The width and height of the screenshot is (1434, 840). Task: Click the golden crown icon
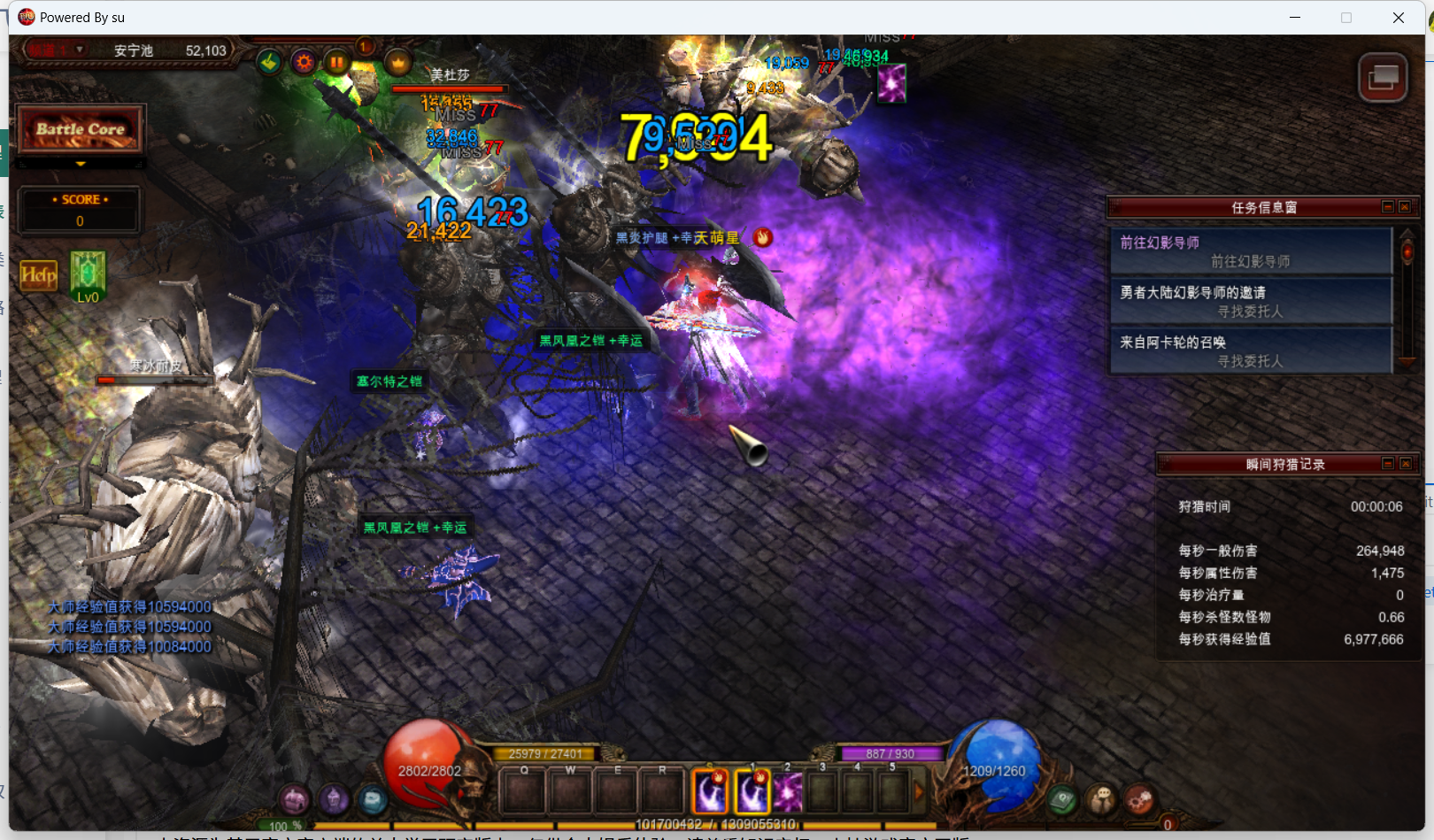398,62
